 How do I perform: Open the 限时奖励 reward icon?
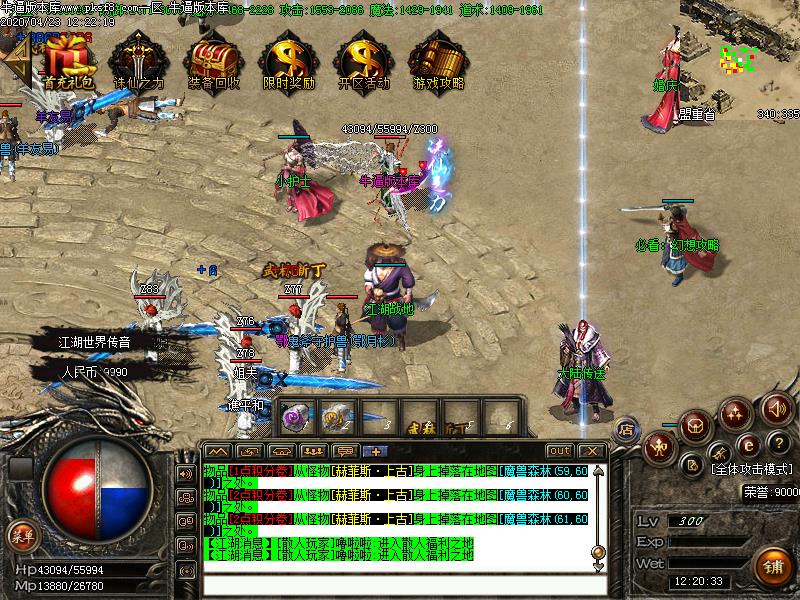click(x=288, y=58)
